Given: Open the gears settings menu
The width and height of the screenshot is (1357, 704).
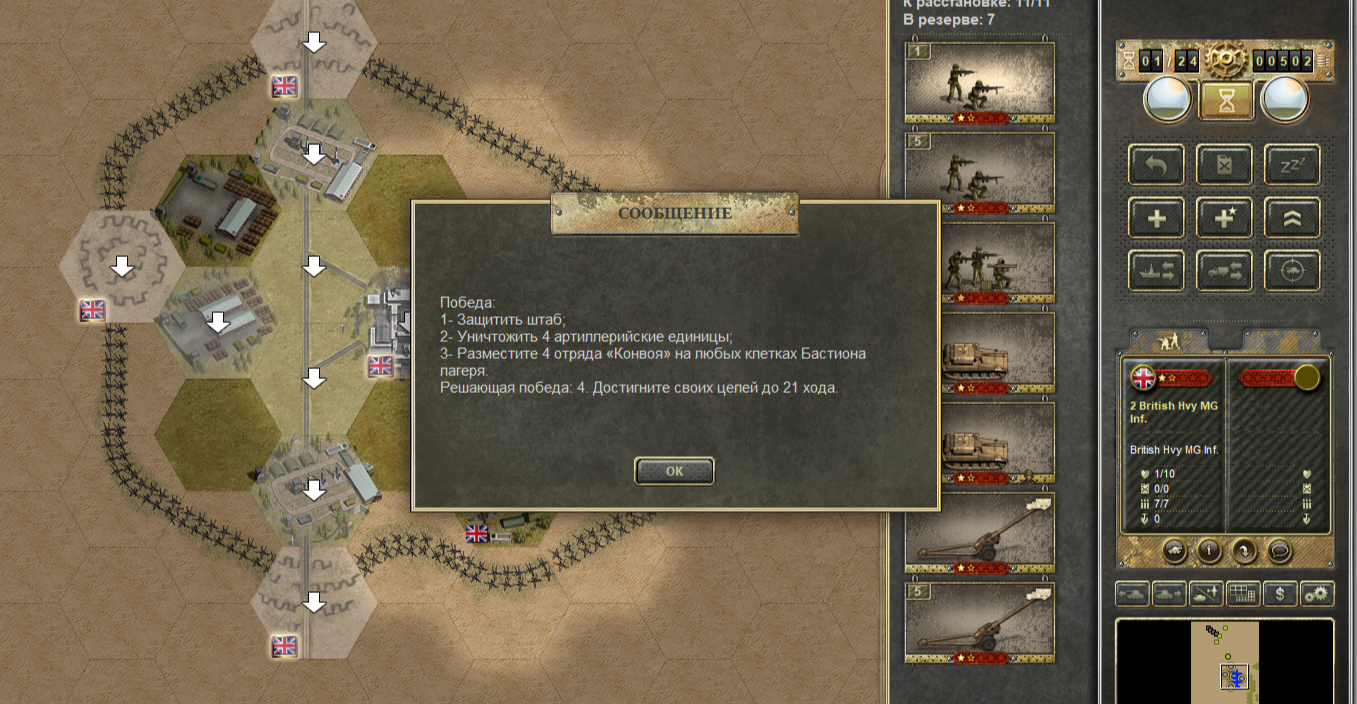Looking at the screenshot, I should 1318,594.
